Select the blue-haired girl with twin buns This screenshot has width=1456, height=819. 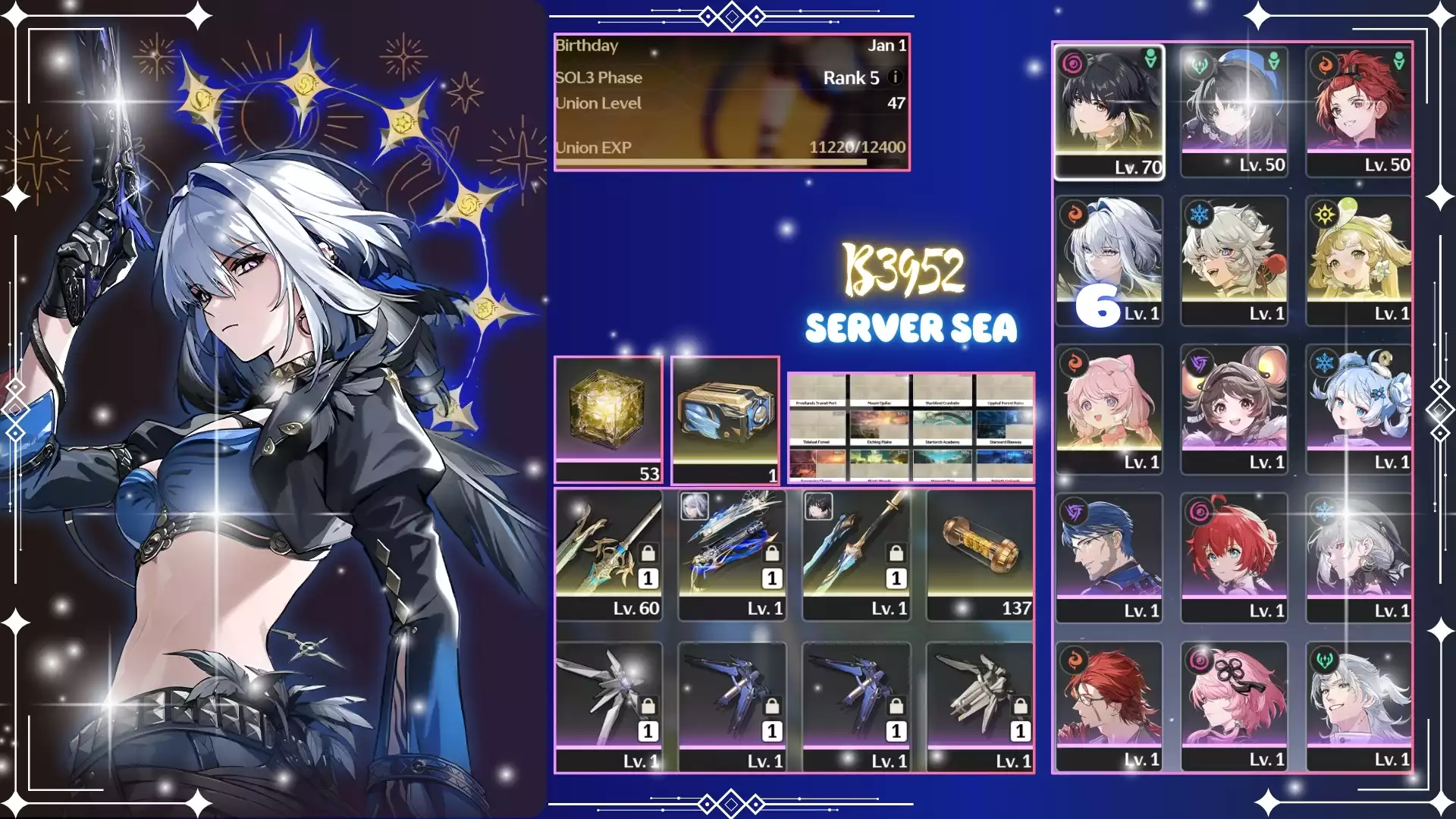coord(1358,409)
